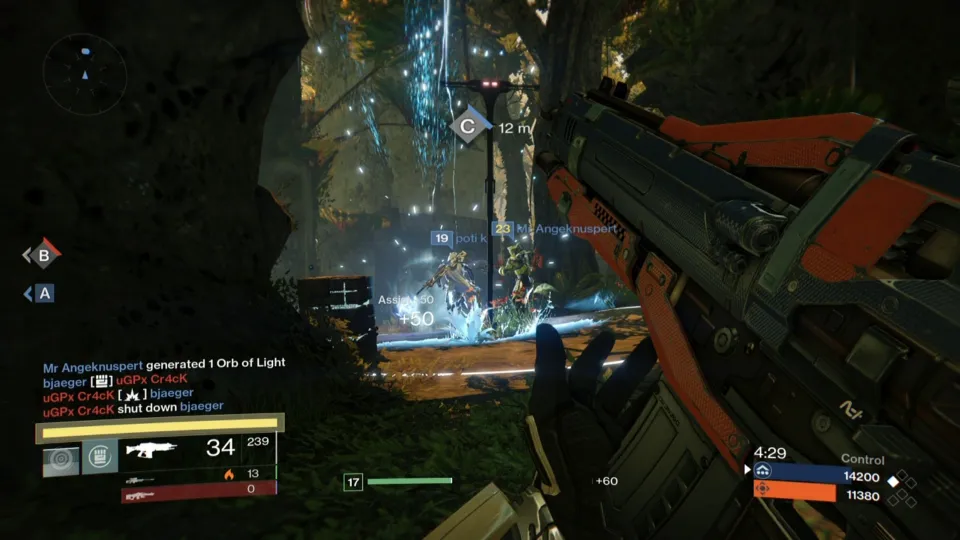The image size is (960, 540).
Task: Select the primary auto rifle weapon icon
Action: coord(149,449)
